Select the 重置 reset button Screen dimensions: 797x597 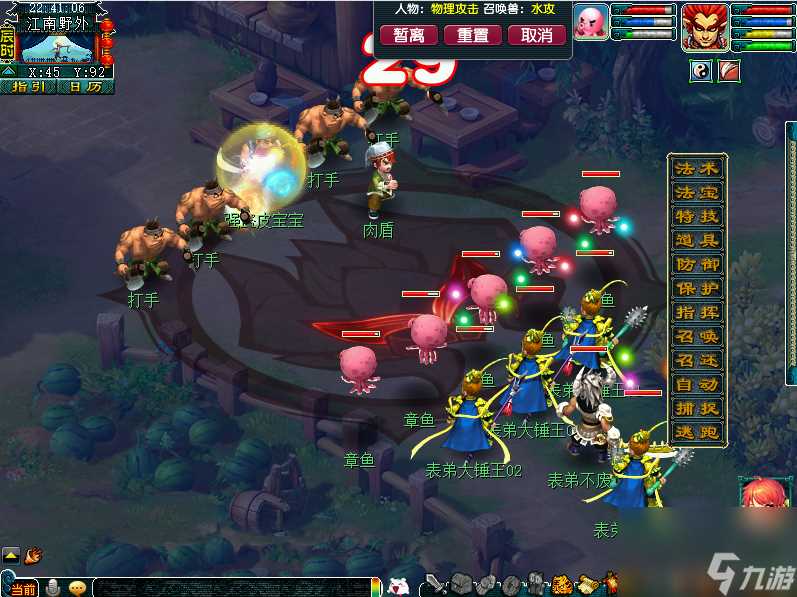(473, 35)
